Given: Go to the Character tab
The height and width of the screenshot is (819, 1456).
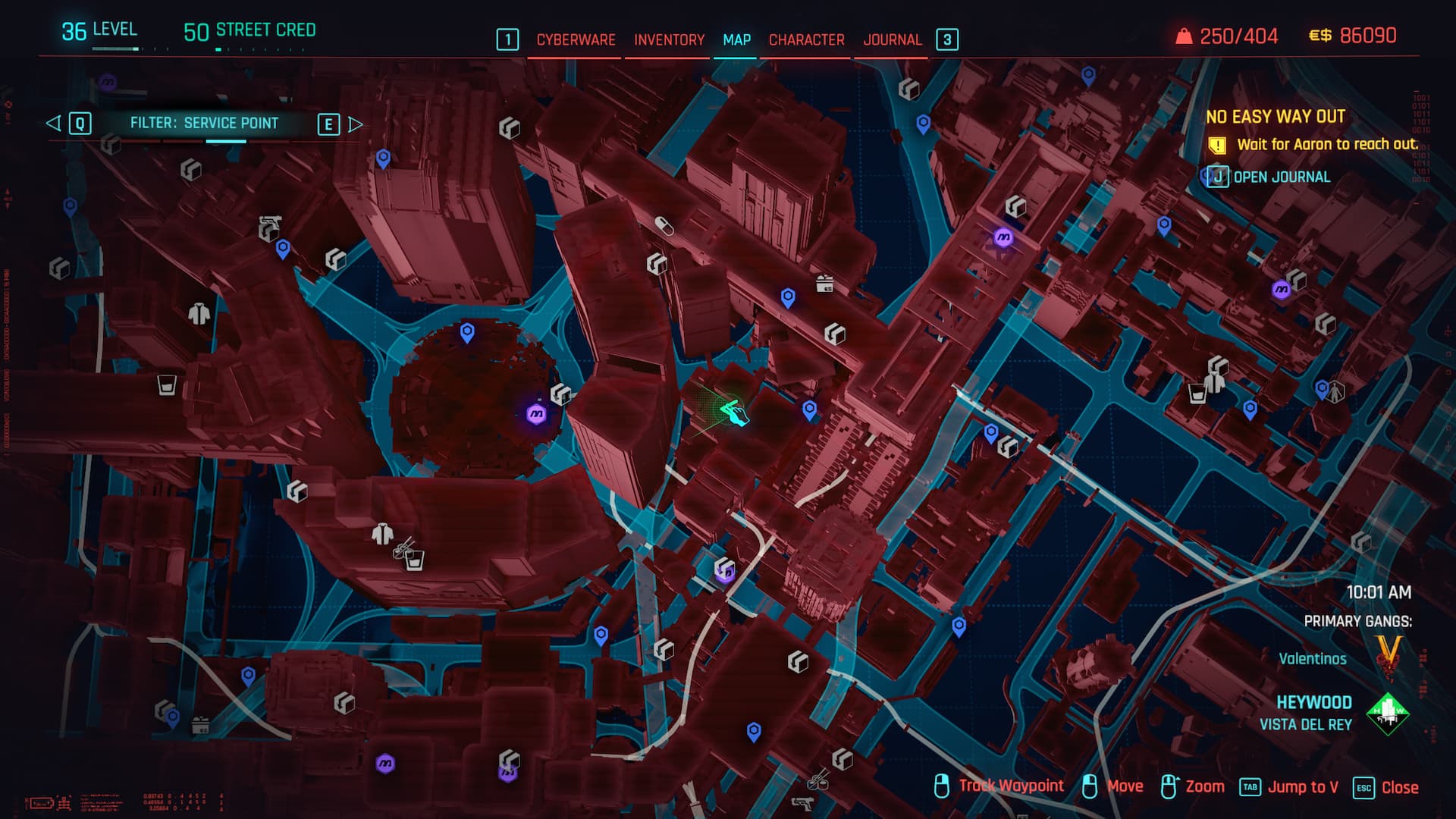Looking at the screenshot, I should point(806,39).
